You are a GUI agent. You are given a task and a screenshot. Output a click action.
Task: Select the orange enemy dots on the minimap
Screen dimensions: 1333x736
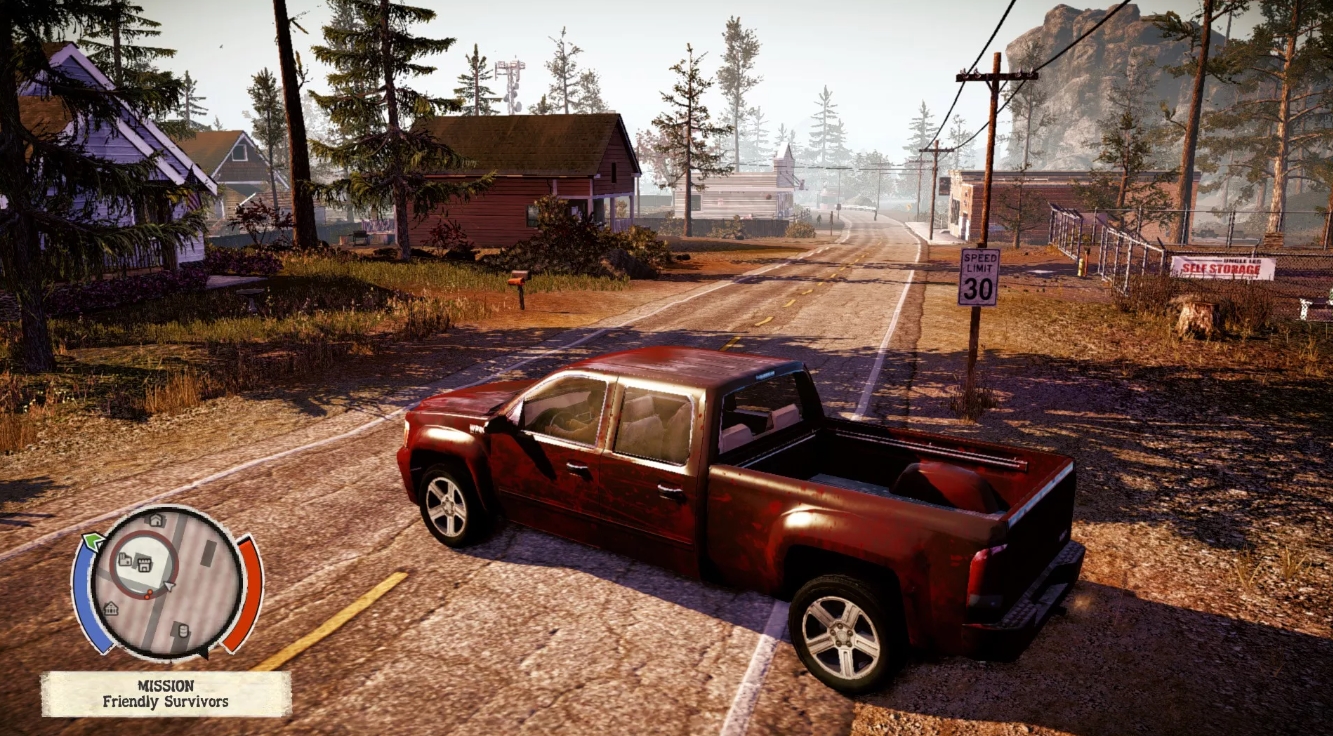click(147, 593)
